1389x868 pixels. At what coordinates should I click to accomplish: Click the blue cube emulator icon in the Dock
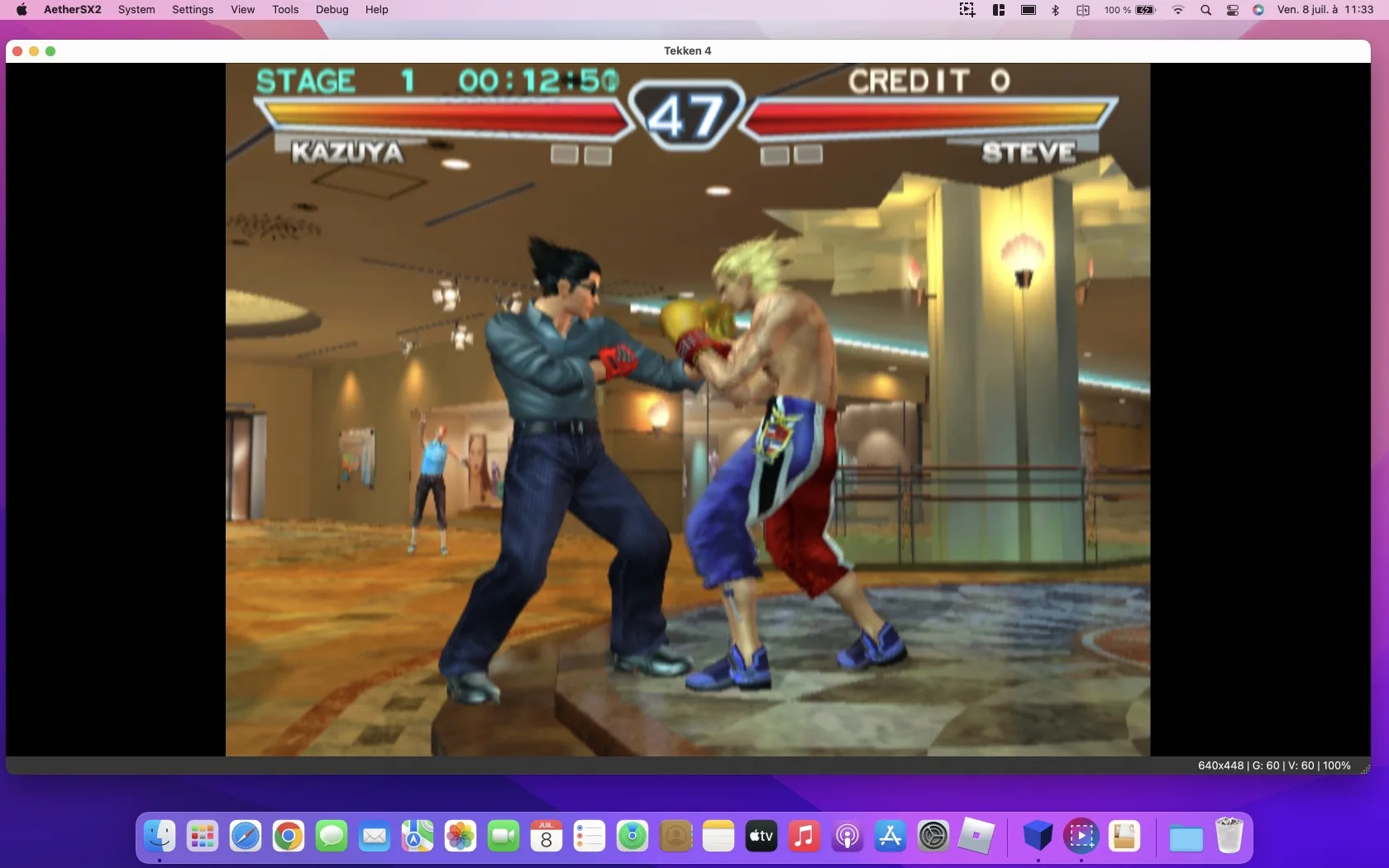pos(1037,837)
